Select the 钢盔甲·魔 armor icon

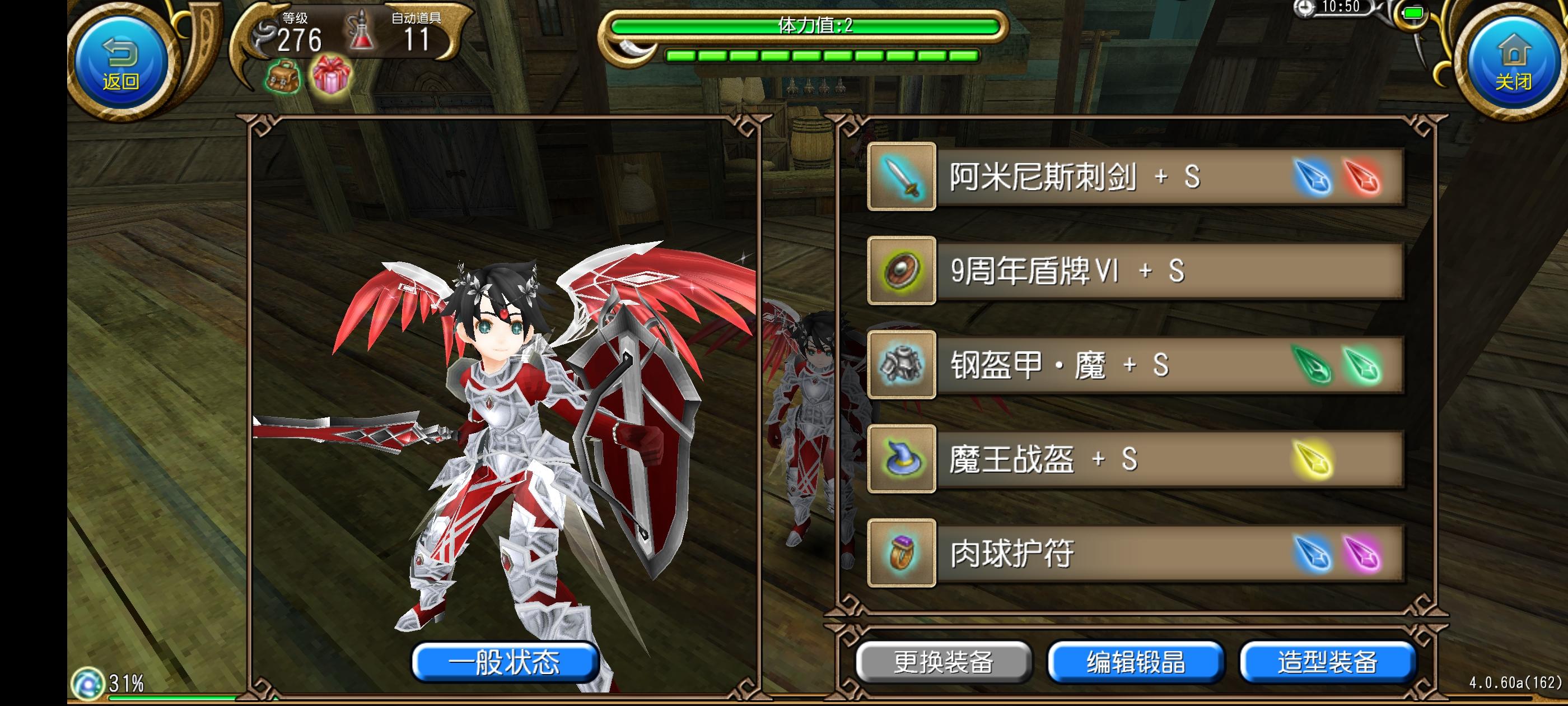(x=903, y=366)
